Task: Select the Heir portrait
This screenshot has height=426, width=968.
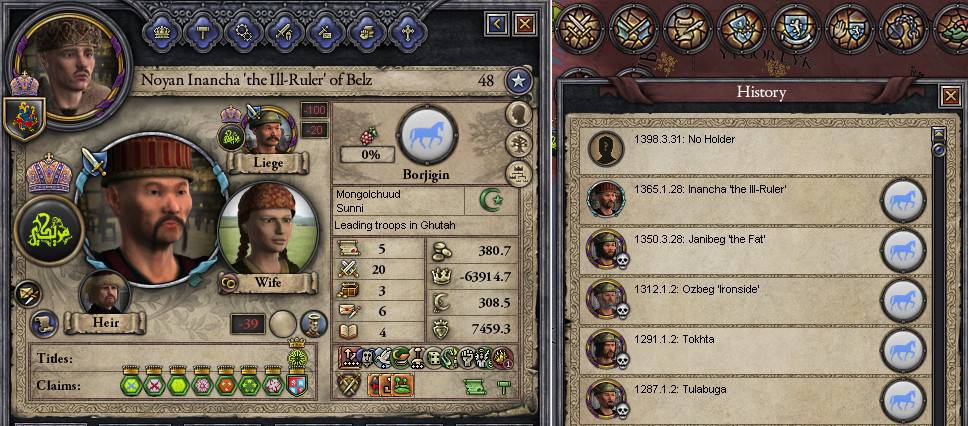Action: click(105, 293)
